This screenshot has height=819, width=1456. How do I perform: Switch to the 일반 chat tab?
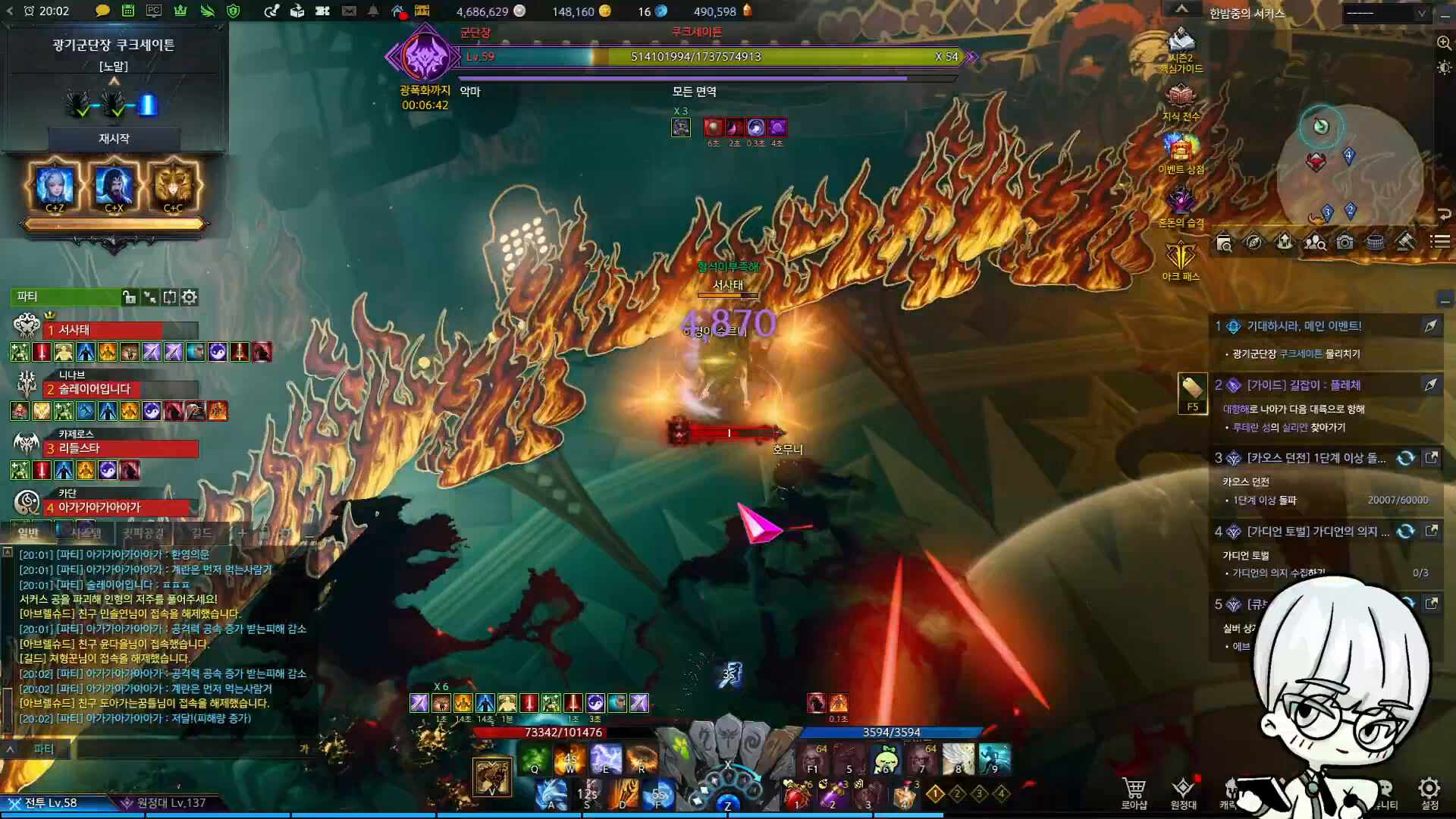(x=28, y=533)
